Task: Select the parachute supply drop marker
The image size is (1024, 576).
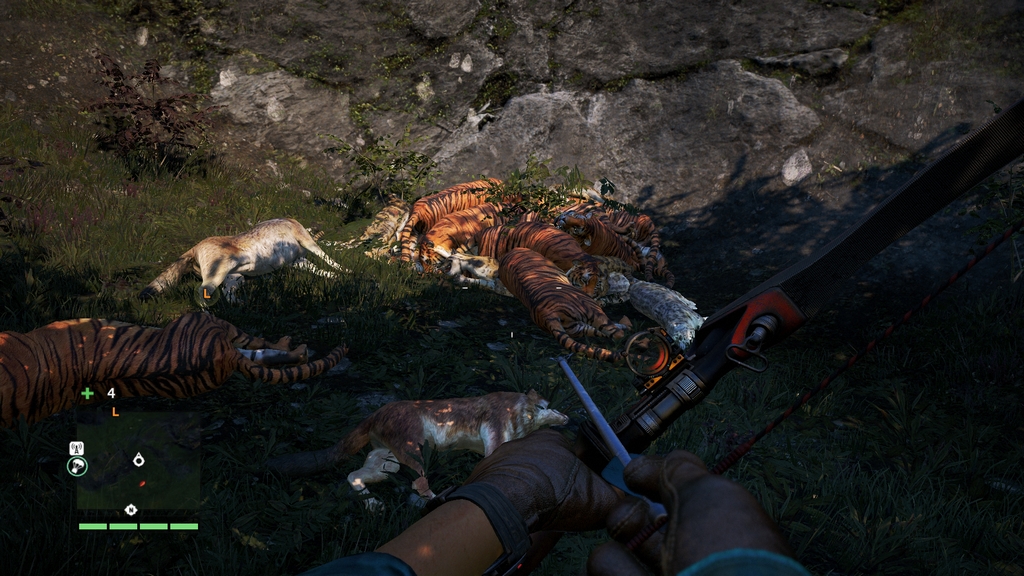Action: tap(76, 466)
